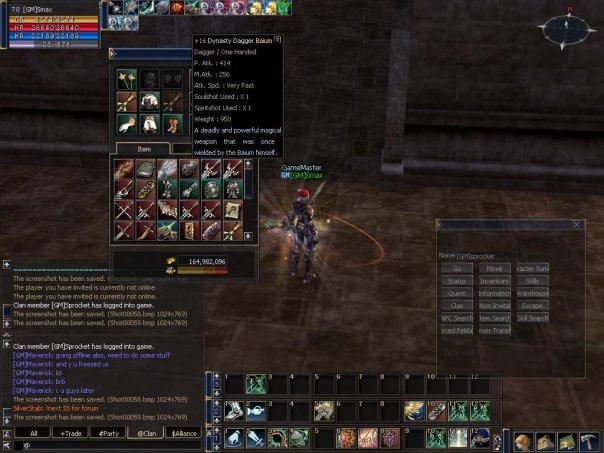This screenshot has height=453, width=604.
Task: Click the Move button in GM panel
Action: tap(493, 268)
